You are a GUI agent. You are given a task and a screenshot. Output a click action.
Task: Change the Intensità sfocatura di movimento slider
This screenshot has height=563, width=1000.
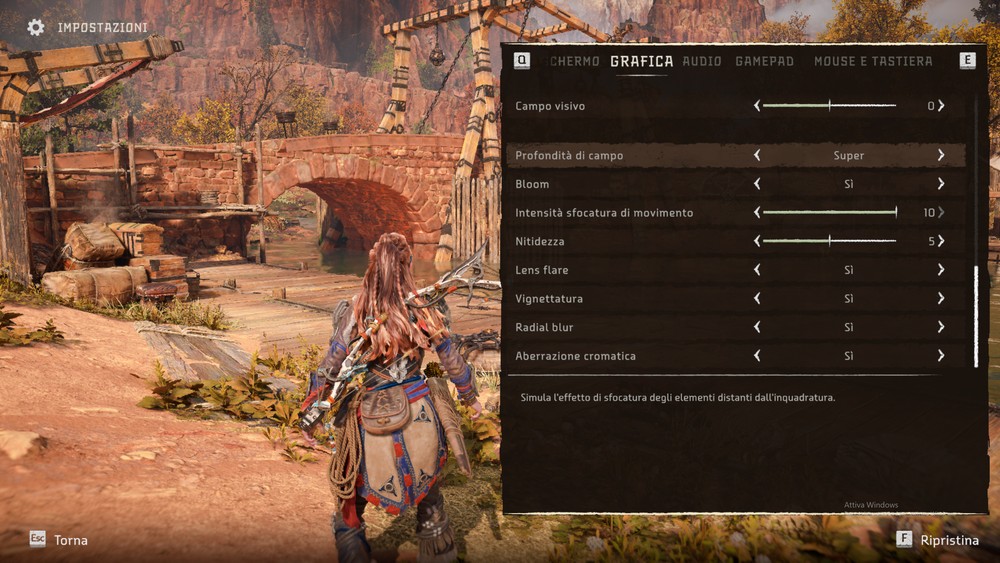(829, 213)
